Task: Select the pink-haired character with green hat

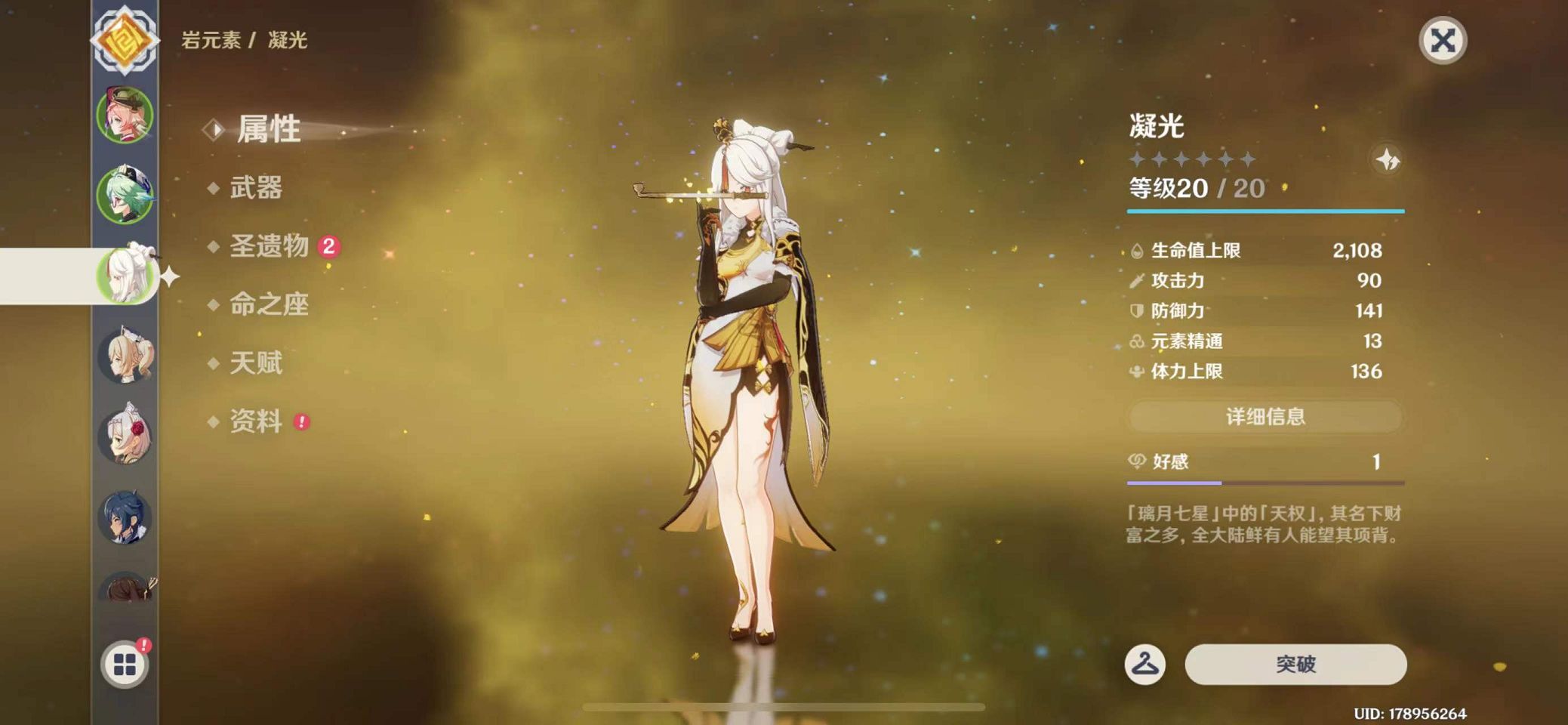Action: coord(125,115)
